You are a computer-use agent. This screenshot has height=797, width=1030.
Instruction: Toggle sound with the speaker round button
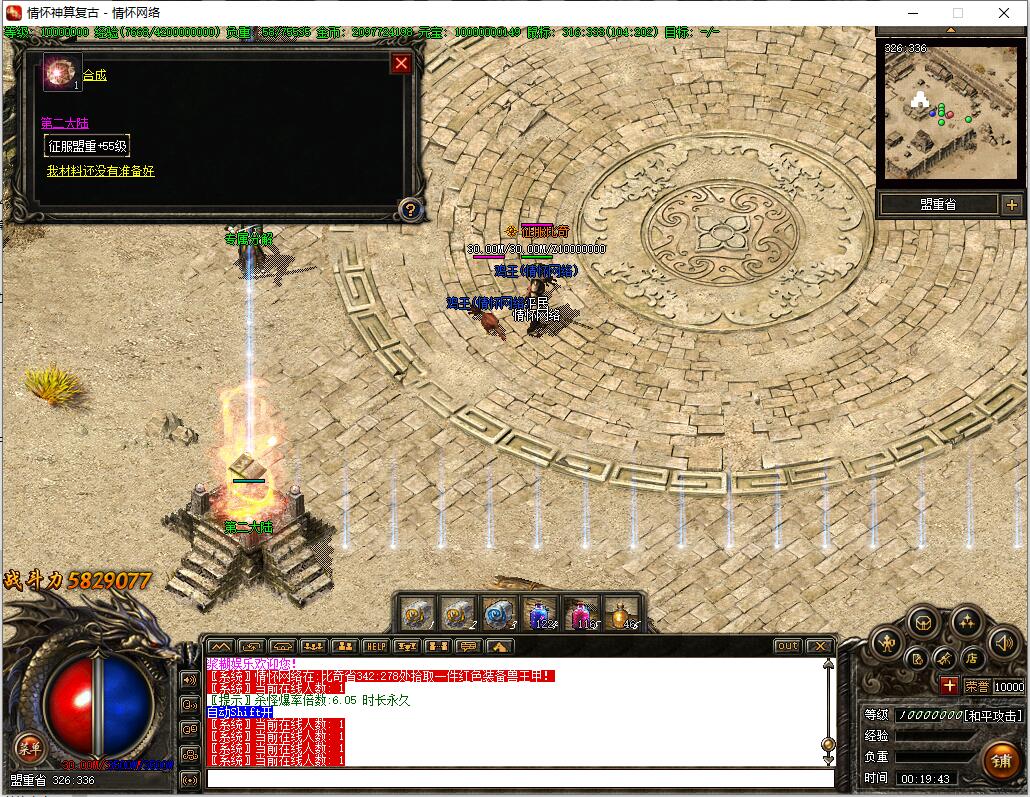(1002, 643)
